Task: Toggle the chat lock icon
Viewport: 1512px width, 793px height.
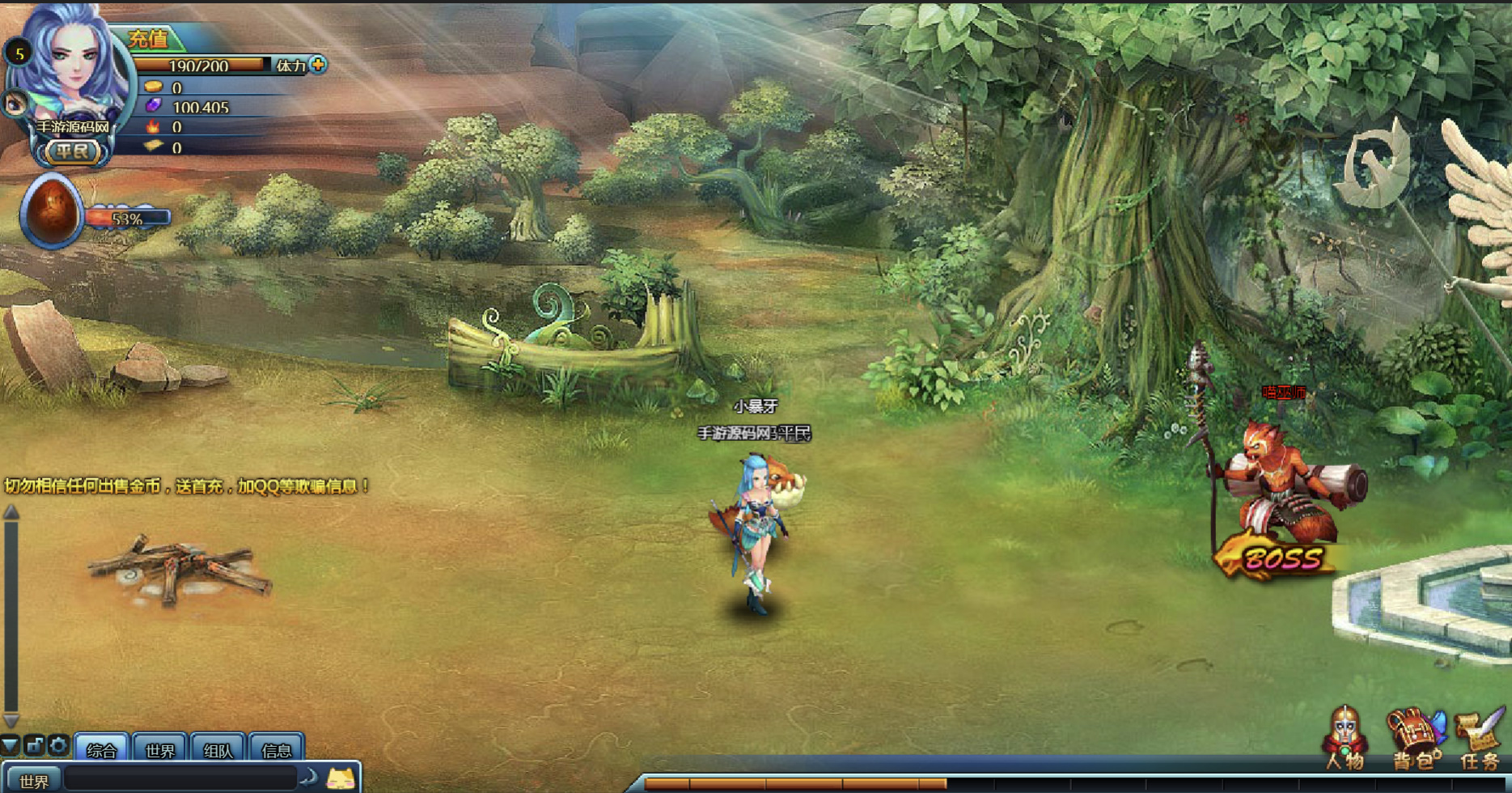Action: click(x=35, y=745)
